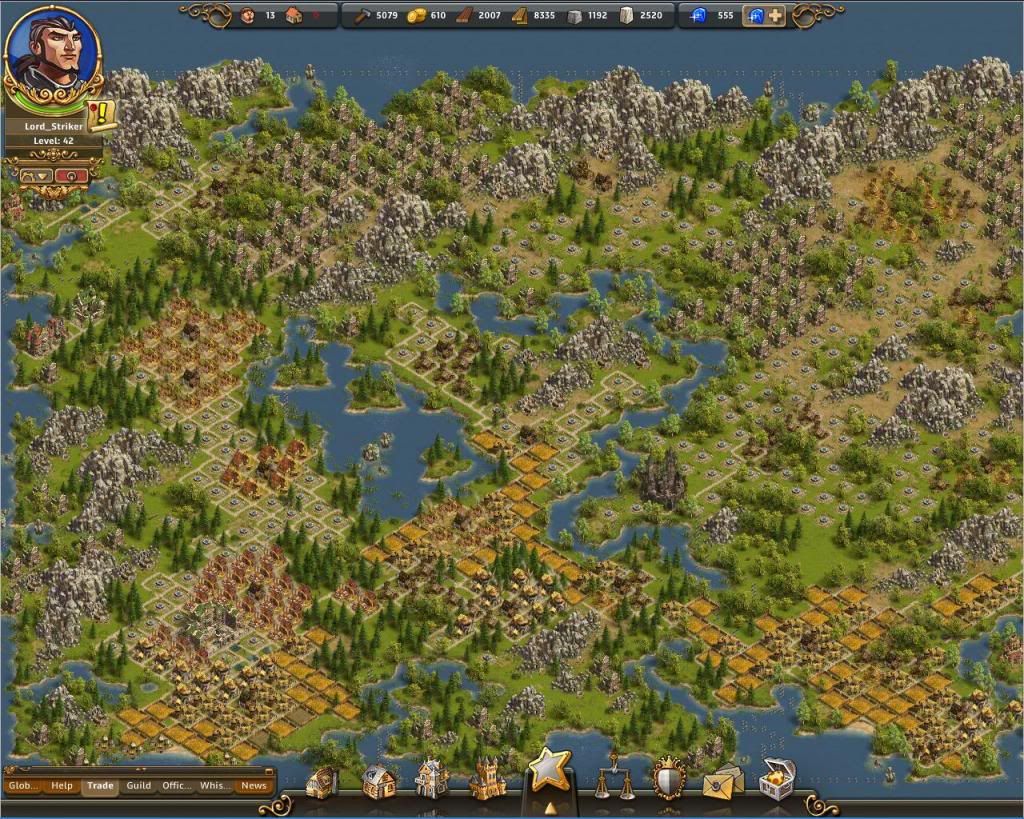Screen dimensions: 1024x819
Task: Select the Guild chat tab
Action: pyautogui.click(x=139, y=785)
